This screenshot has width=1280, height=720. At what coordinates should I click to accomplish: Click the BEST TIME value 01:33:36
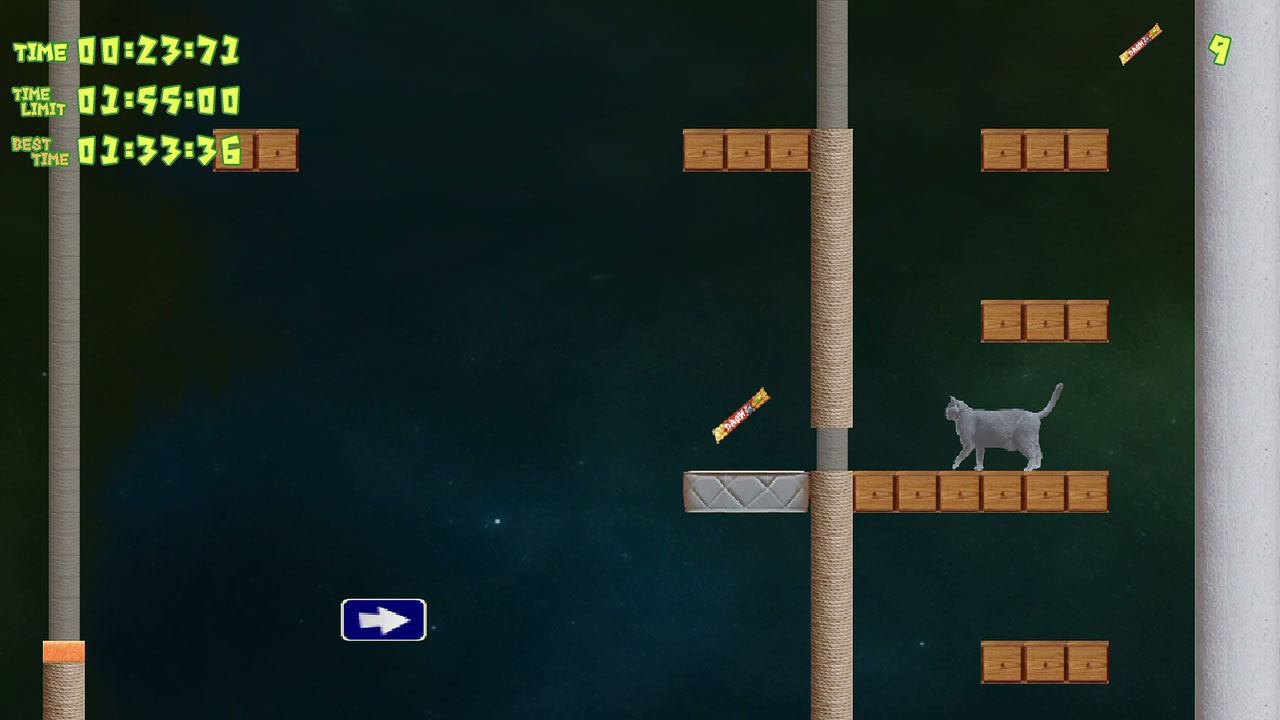click(x=160, y=150)
